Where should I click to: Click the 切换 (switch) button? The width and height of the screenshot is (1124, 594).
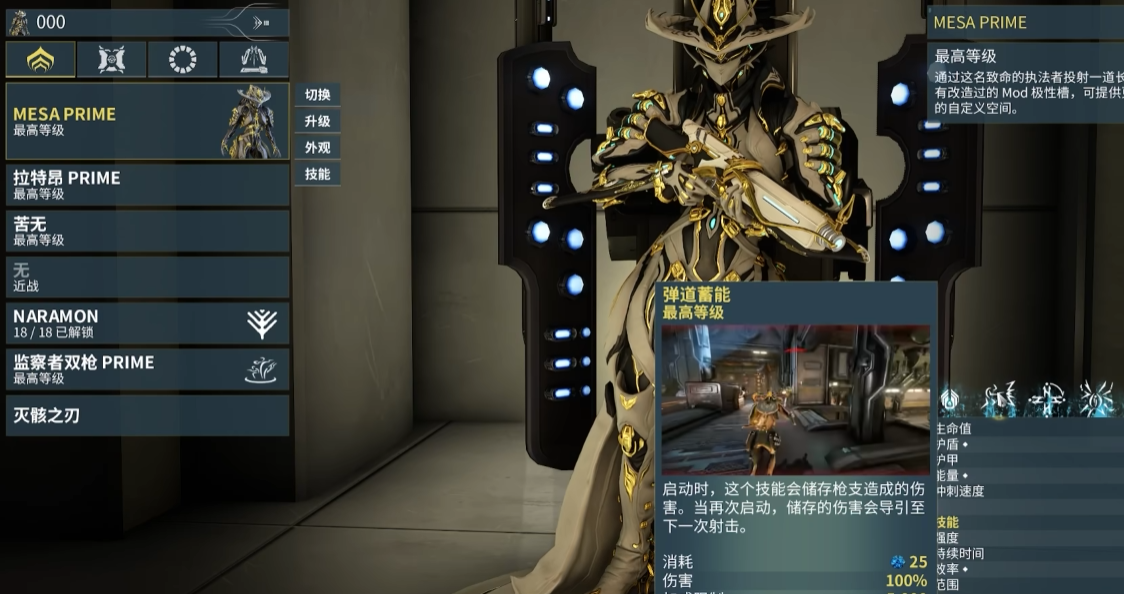(318, 95)
